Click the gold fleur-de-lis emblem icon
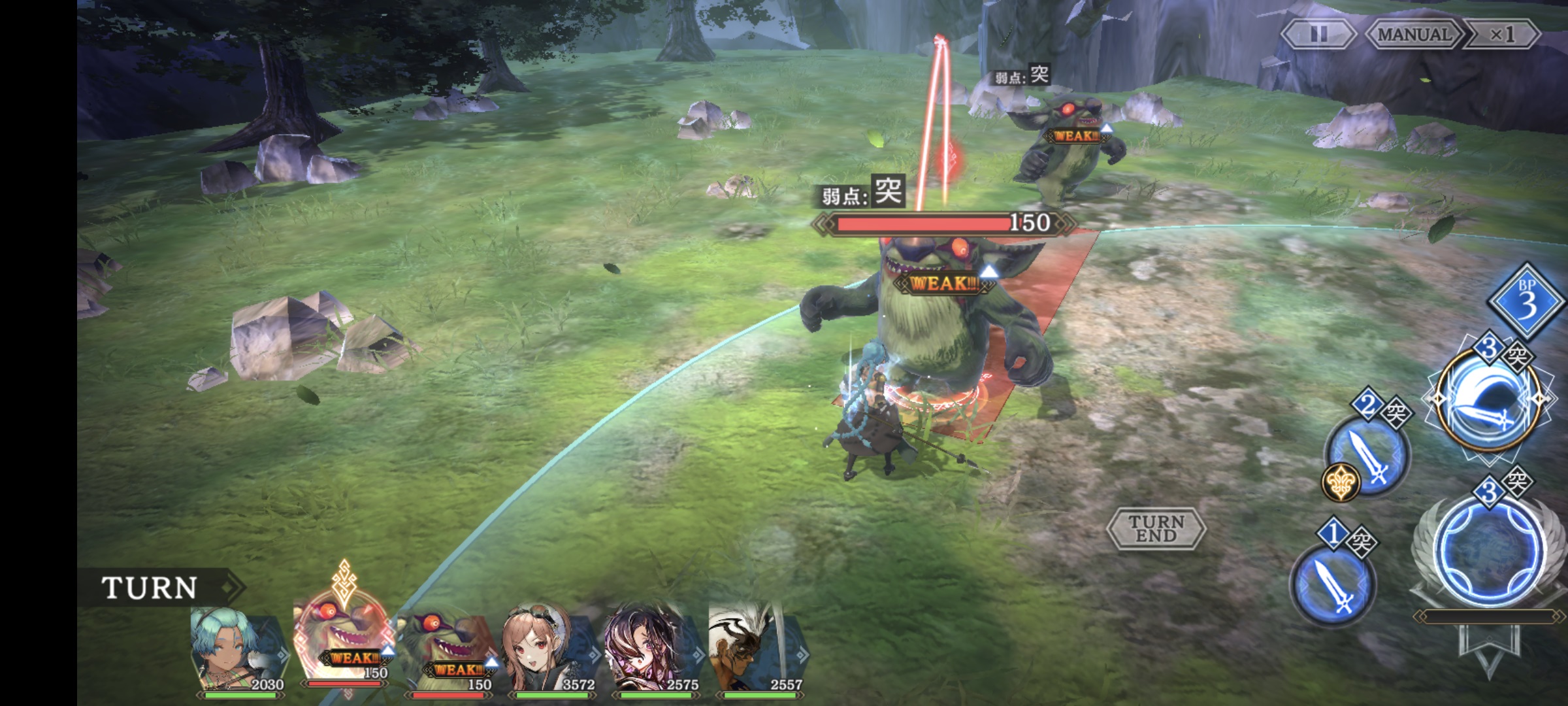The height and width of the screenshot is (706, 1568). [x=1341, y=483]
